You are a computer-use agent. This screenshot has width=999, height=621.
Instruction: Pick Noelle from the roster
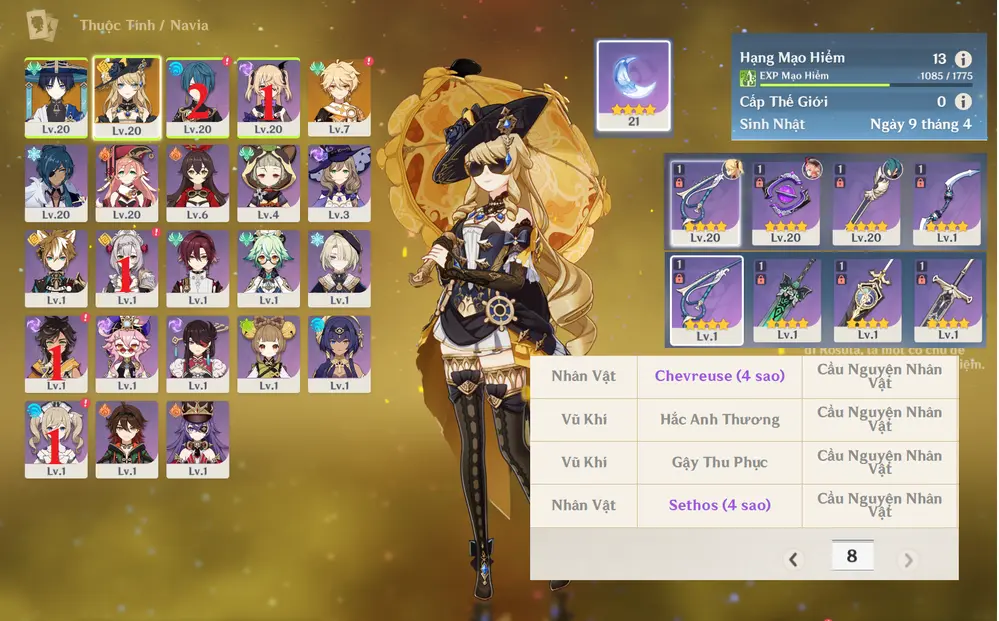[127, 269]
